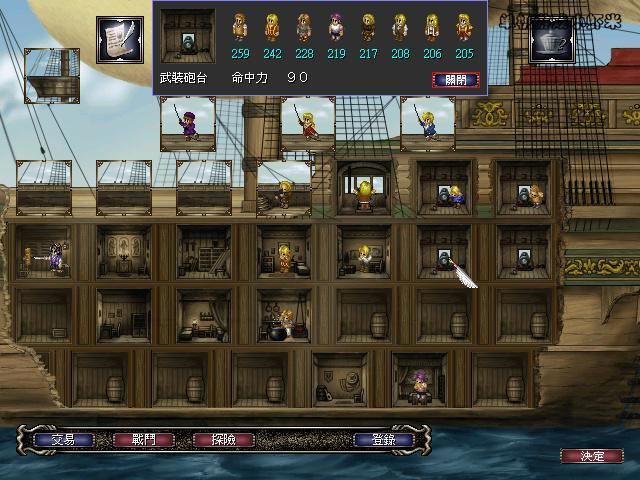This screenshot has width=640, height=480.
Task: Click the 武裝砲台 room thumbnail in the panel
Action: point(187,36)
